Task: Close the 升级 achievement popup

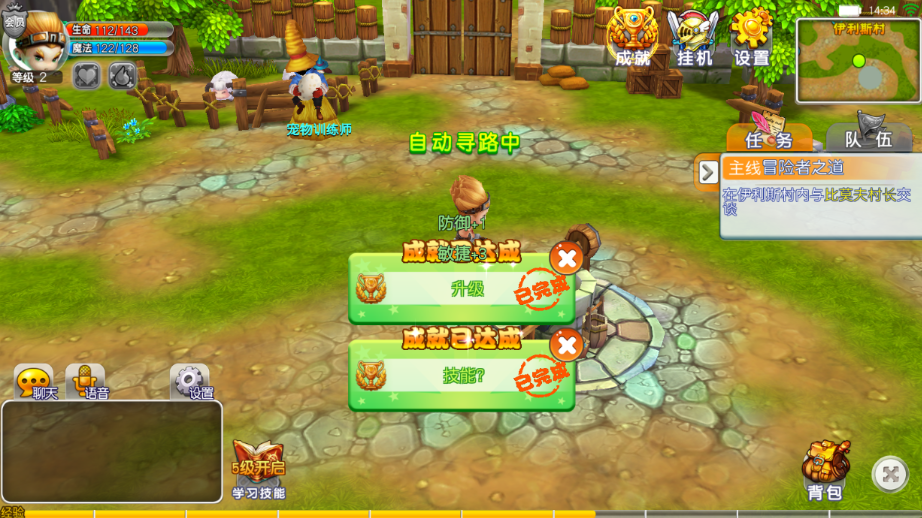Action: point(567,259)
